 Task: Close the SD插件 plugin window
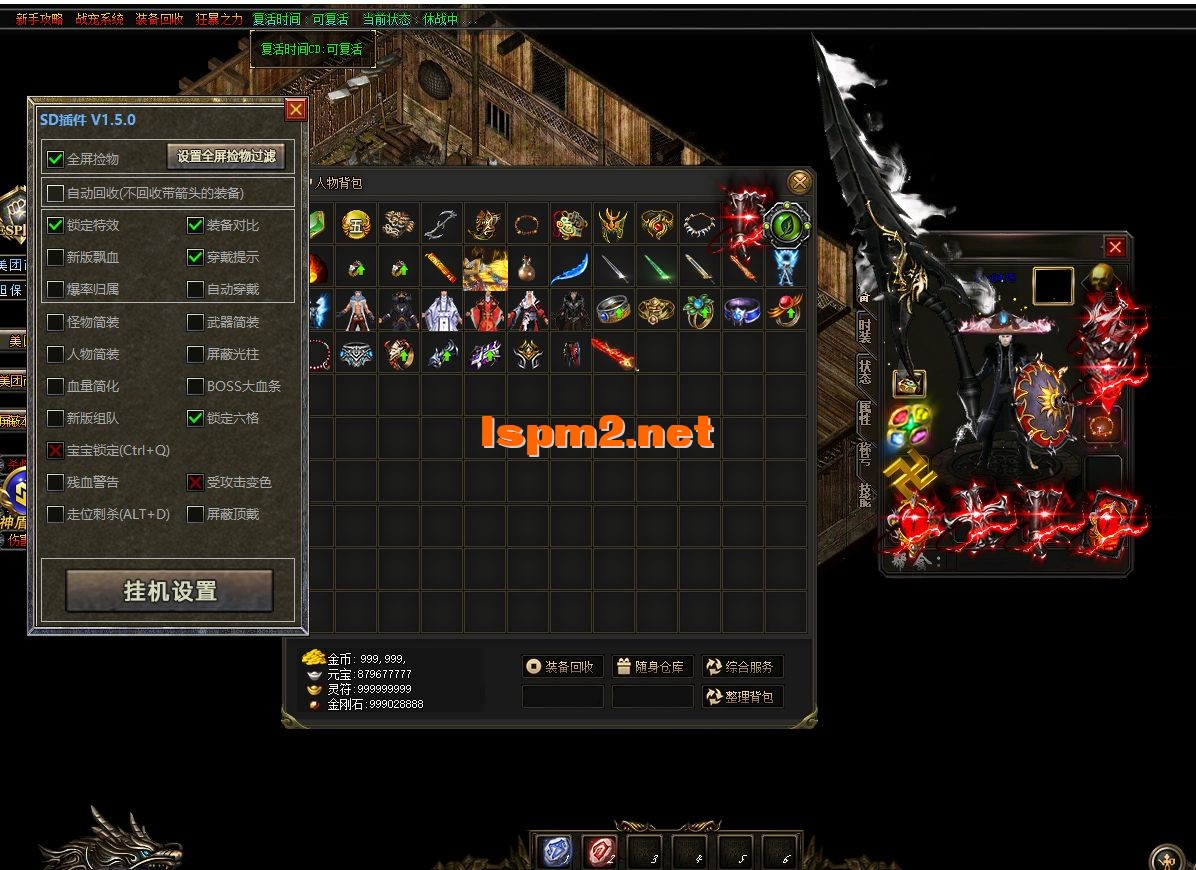[x=295, y=110]
